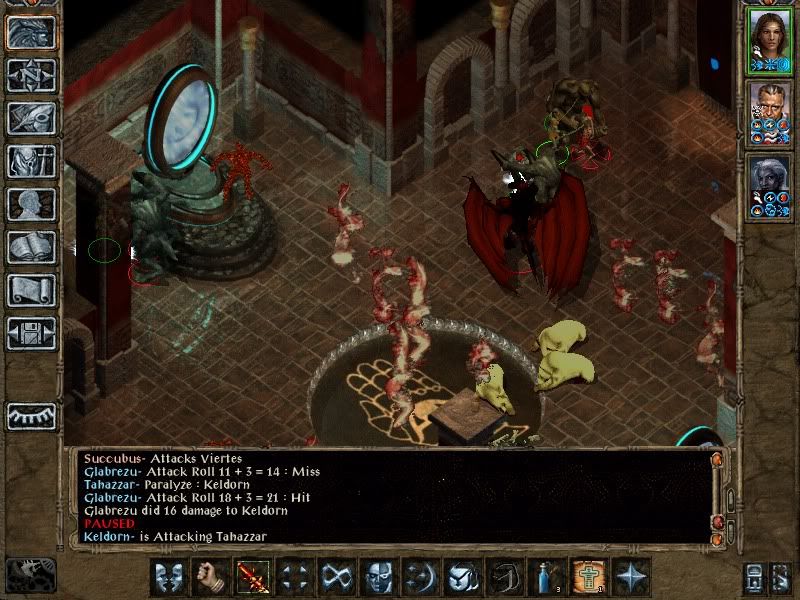
Task: Choose the fist weapon slot
Action: pos(210,577)
